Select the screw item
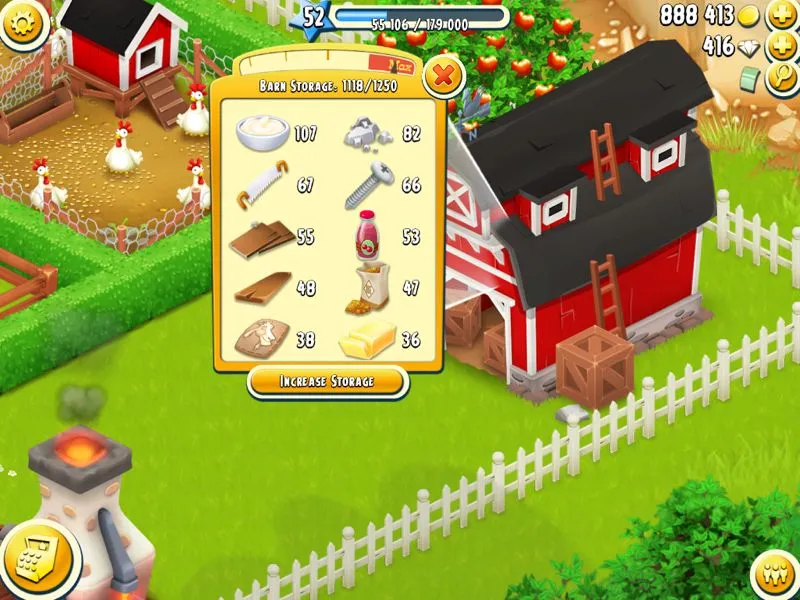The image size is (800, 600). [370, 185]
